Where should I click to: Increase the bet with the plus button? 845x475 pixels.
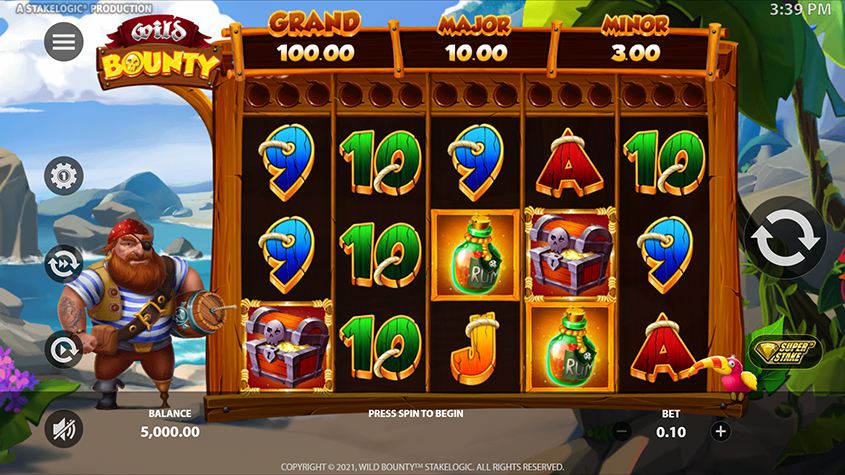point(720,431)
